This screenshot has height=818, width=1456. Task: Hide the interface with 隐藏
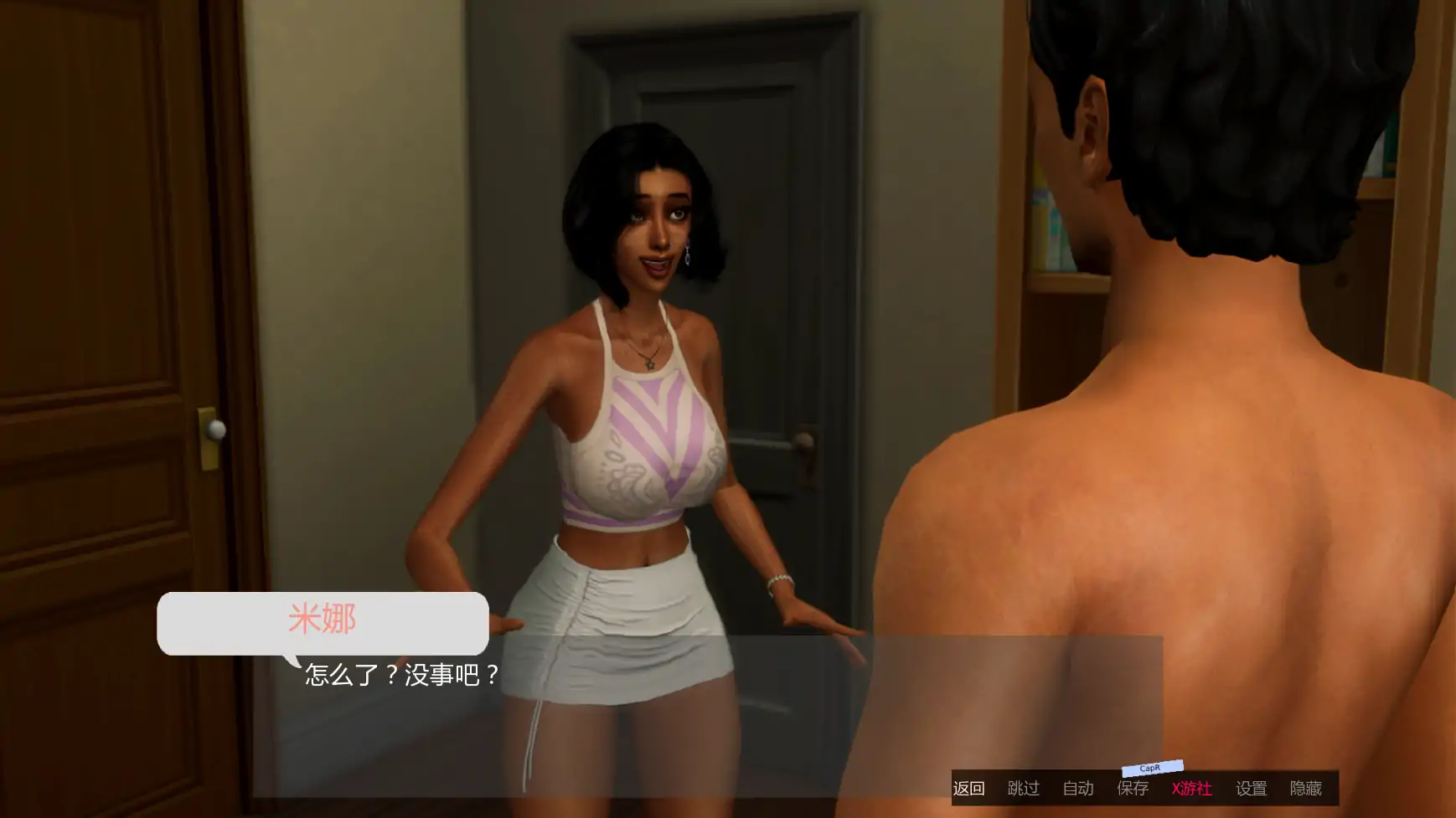[1306, 789]
